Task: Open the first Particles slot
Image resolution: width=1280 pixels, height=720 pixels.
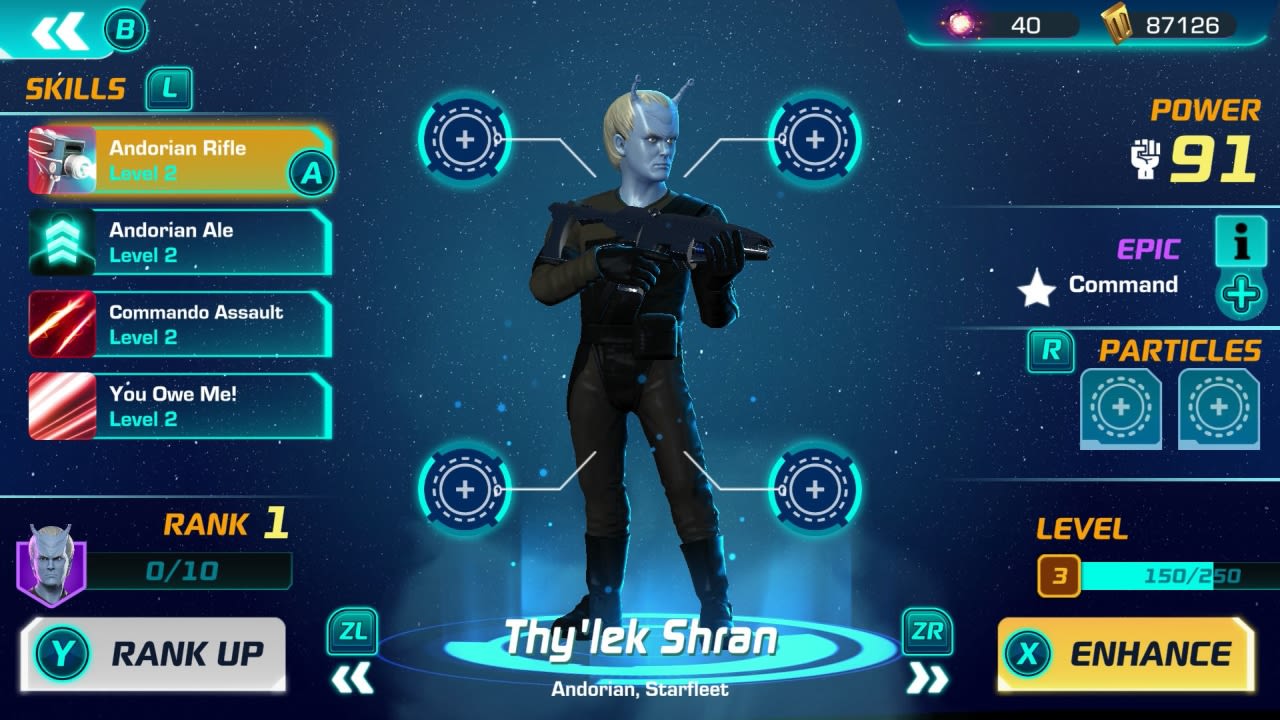Action: point(1120,408)
